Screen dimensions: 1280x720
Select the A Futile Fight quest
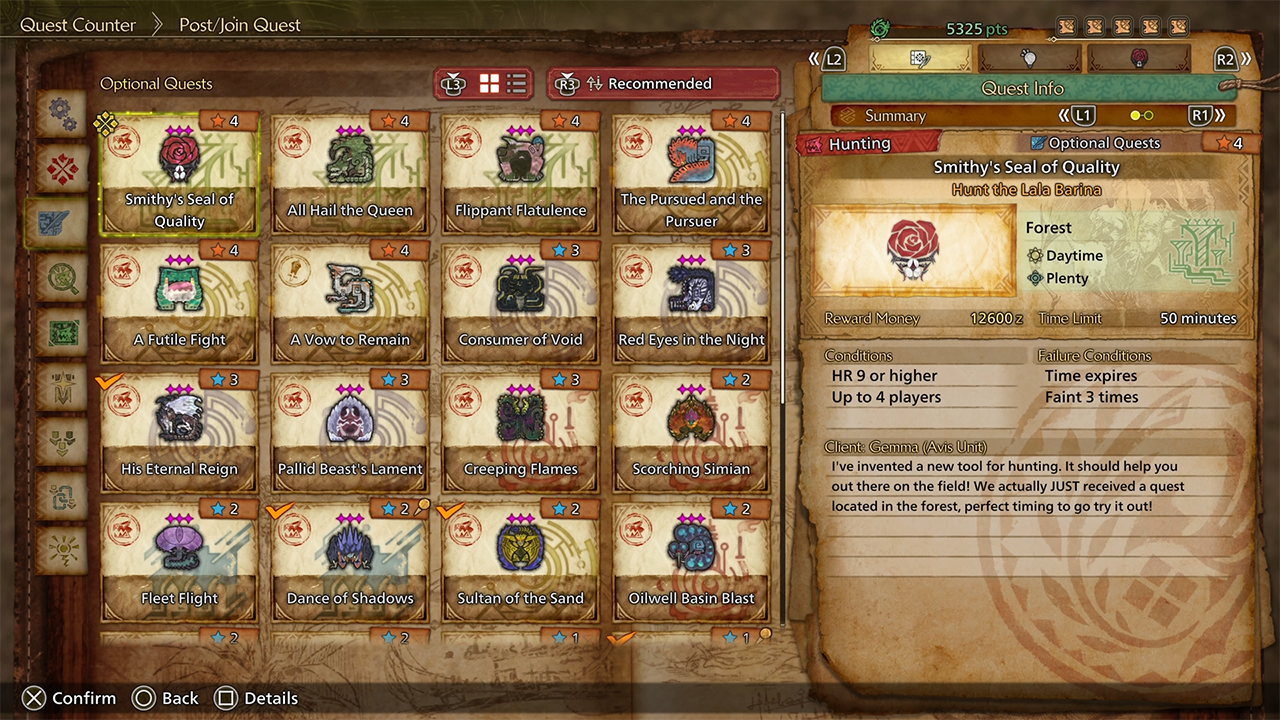point(180,303)
